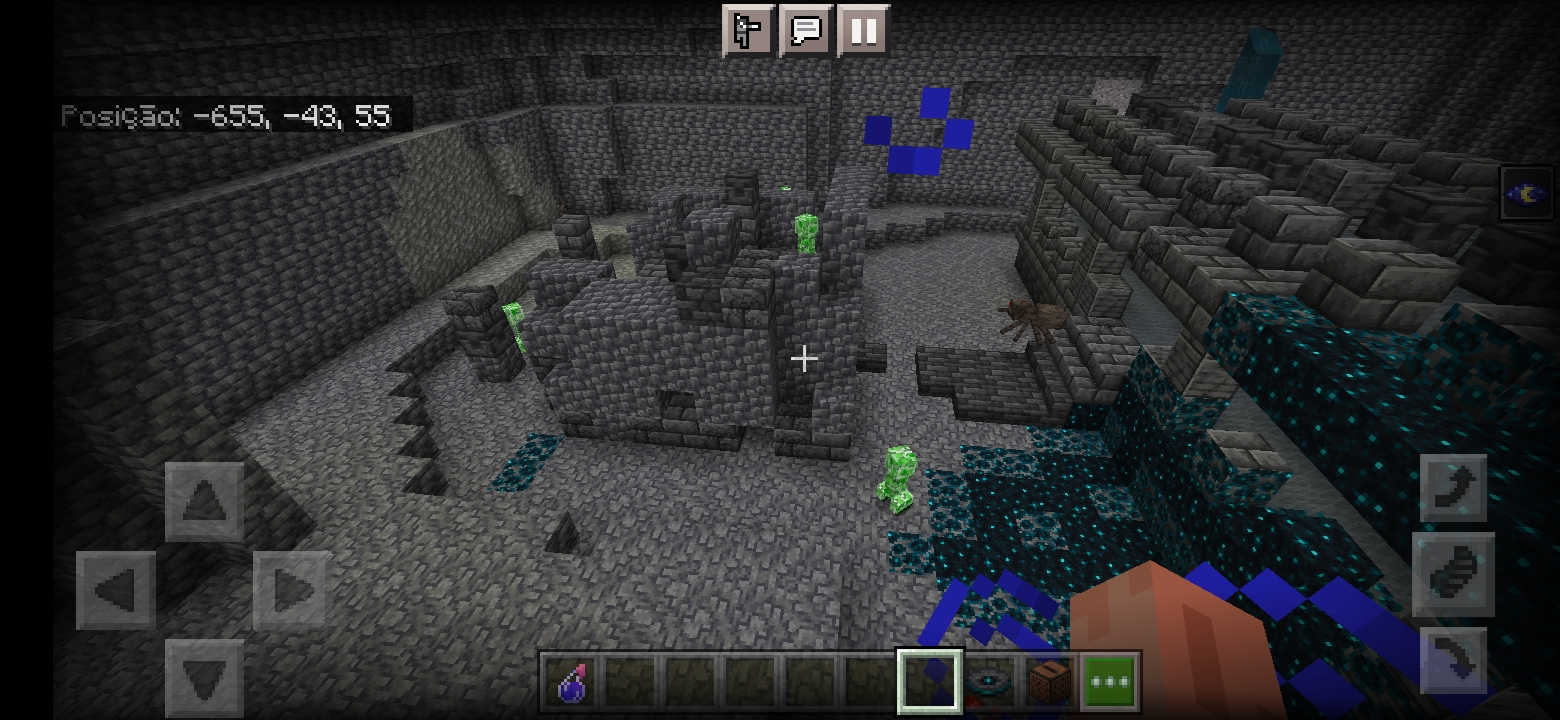Open inventory with the three-dots button
Viewport: 1560px width, 720px height.
pyautogui.click(x=1110, y=683)
